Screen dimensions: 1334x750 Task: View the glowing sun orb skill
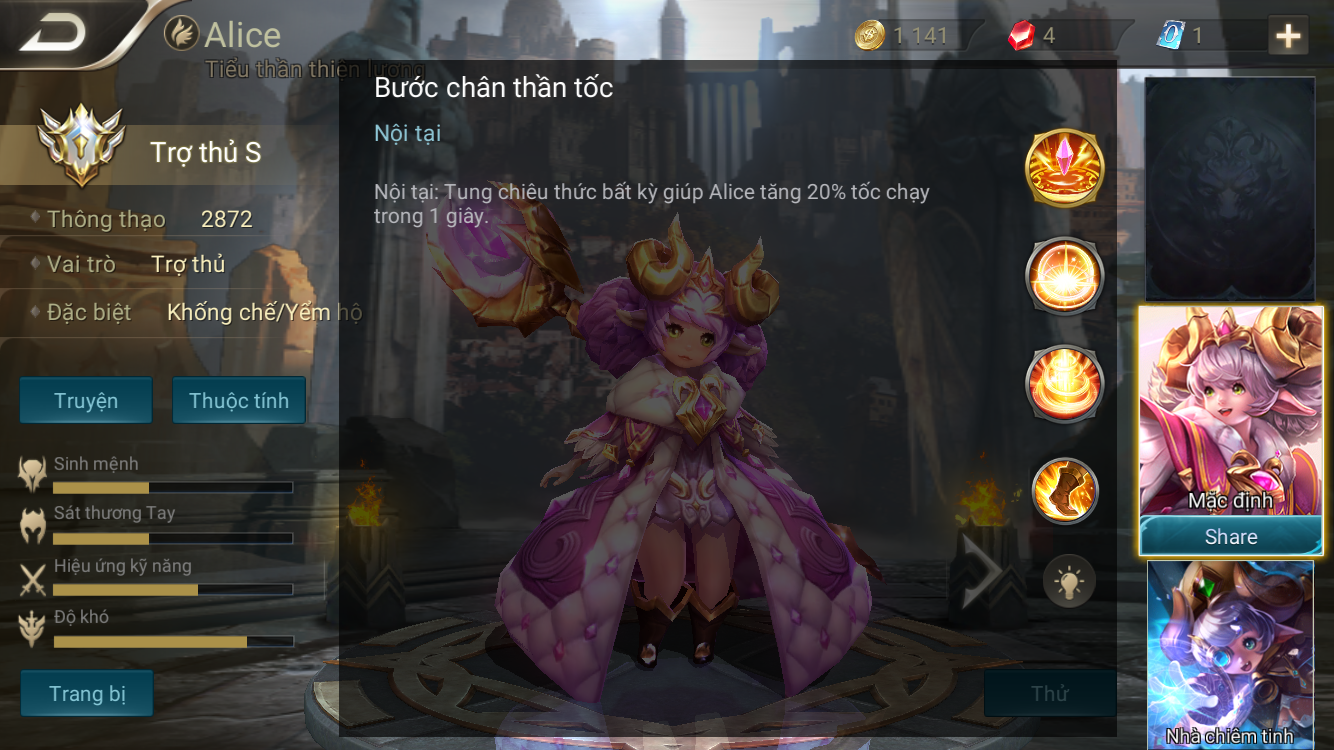pyautogui.click(x=1065, y=275)
